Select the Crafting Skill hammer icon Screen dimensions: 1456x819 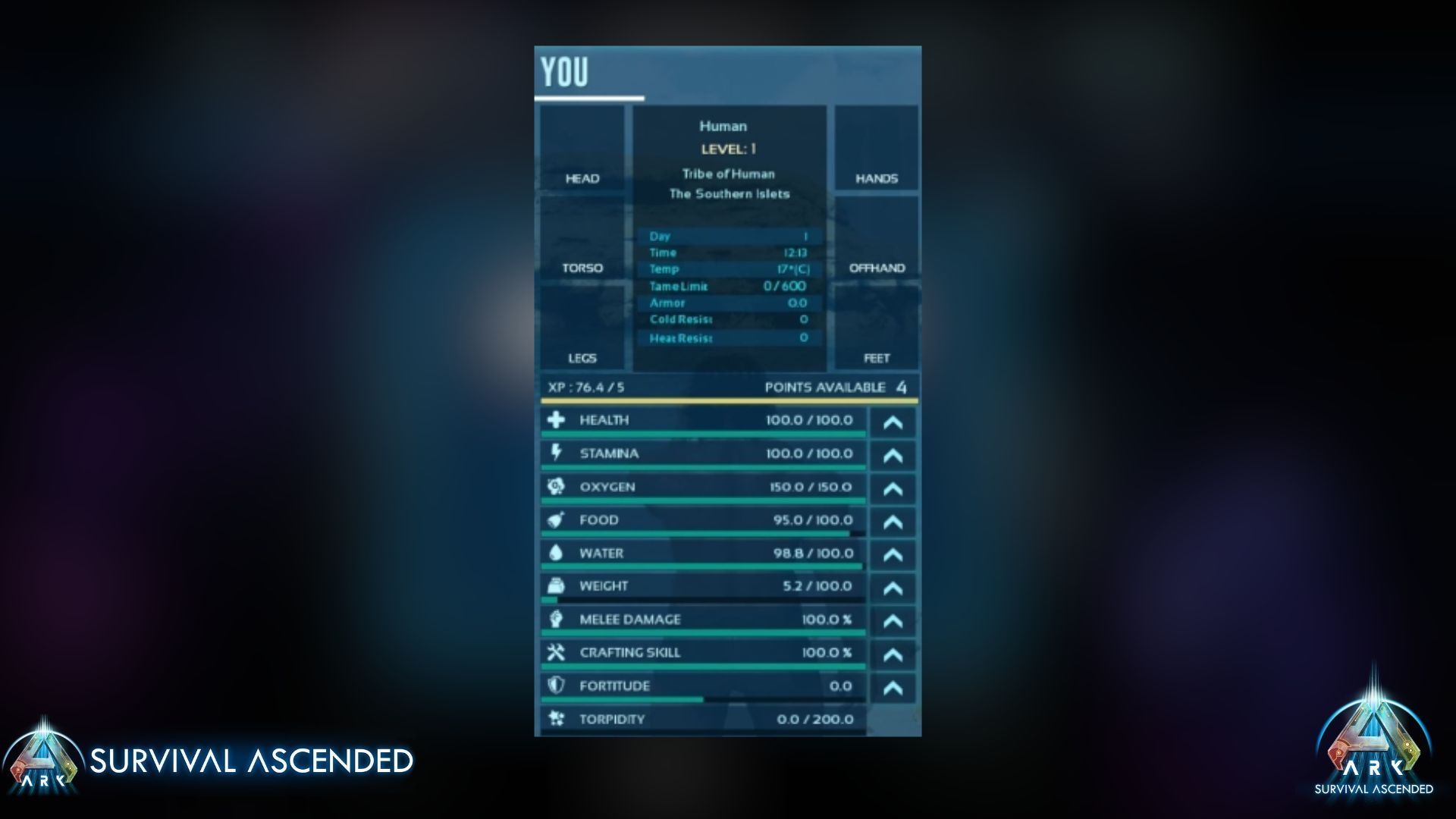tap(557, 651)
